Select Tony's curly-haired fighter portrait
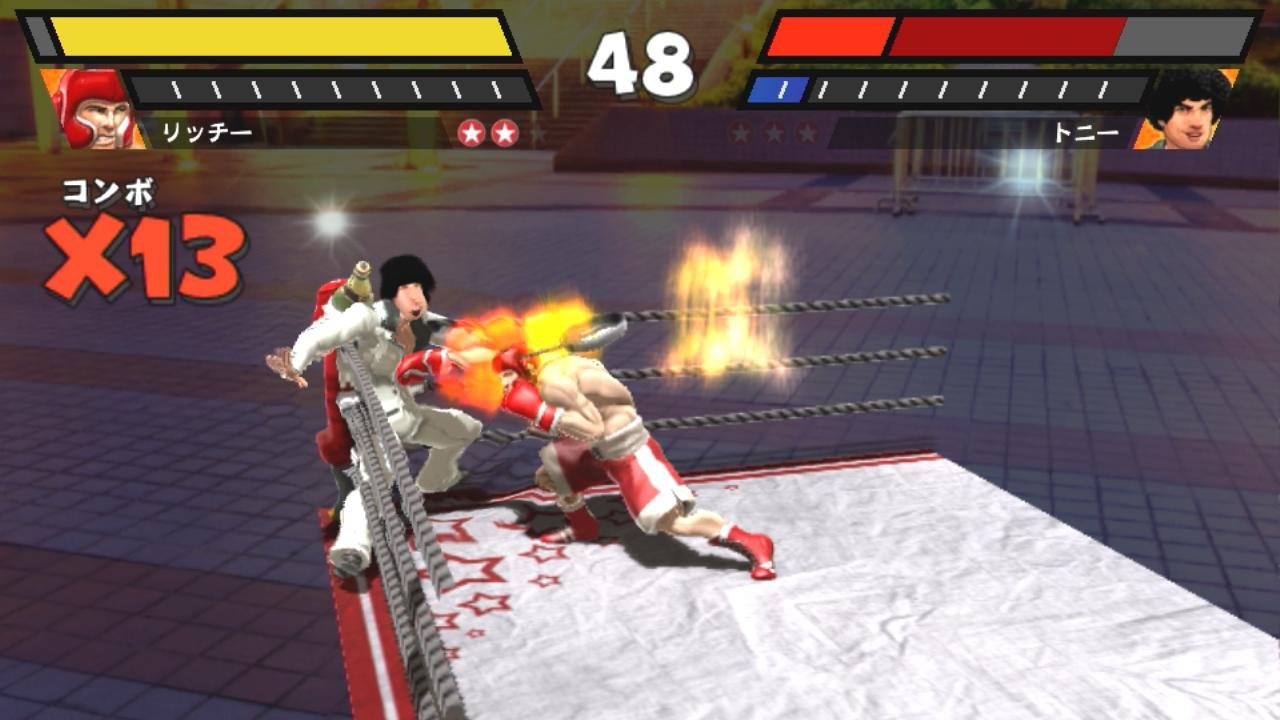Viewport: 1280px width, 720px height. [1187, 108]
